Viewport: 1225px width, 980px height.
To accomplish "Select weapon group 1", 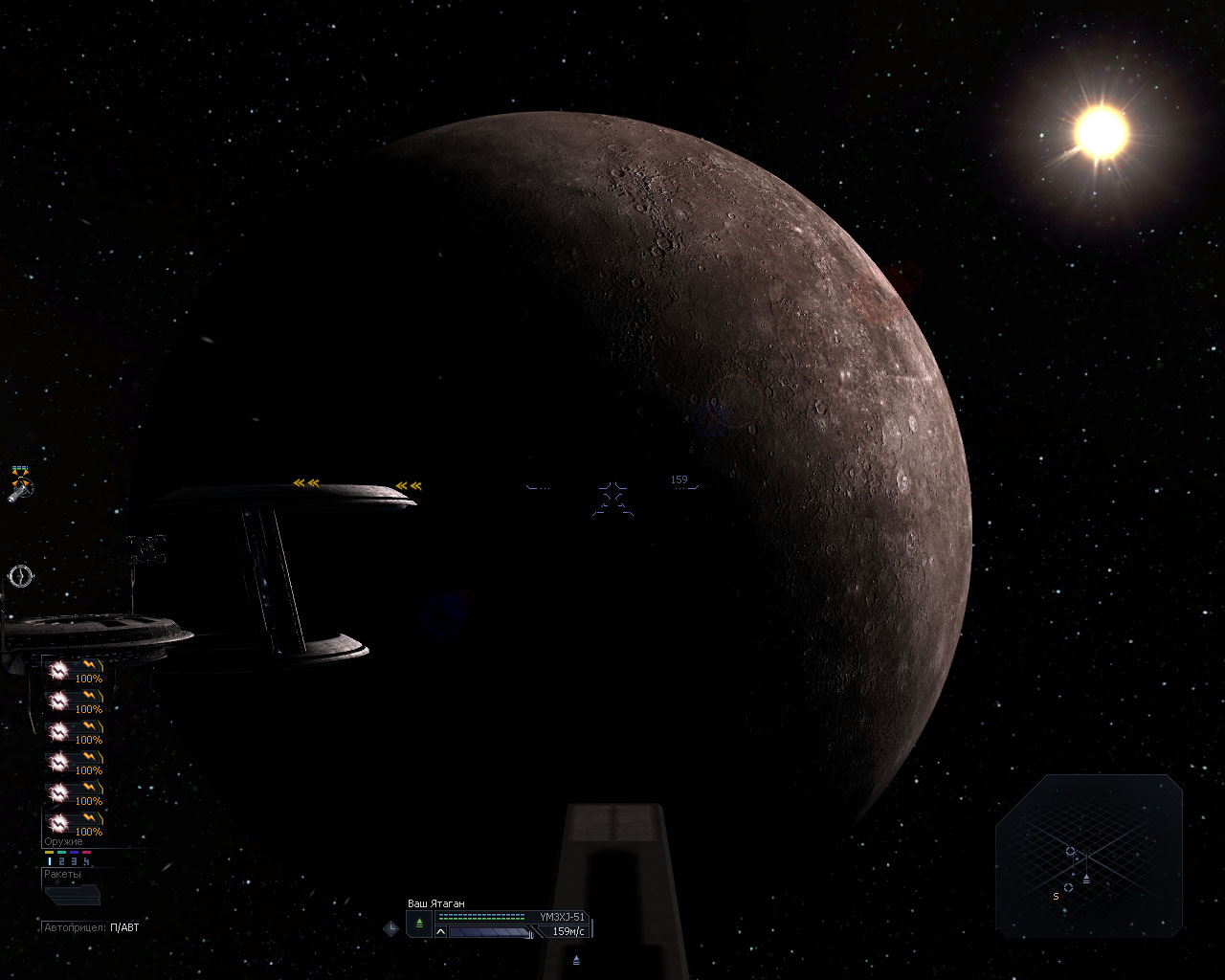I will tap(50, 861).
